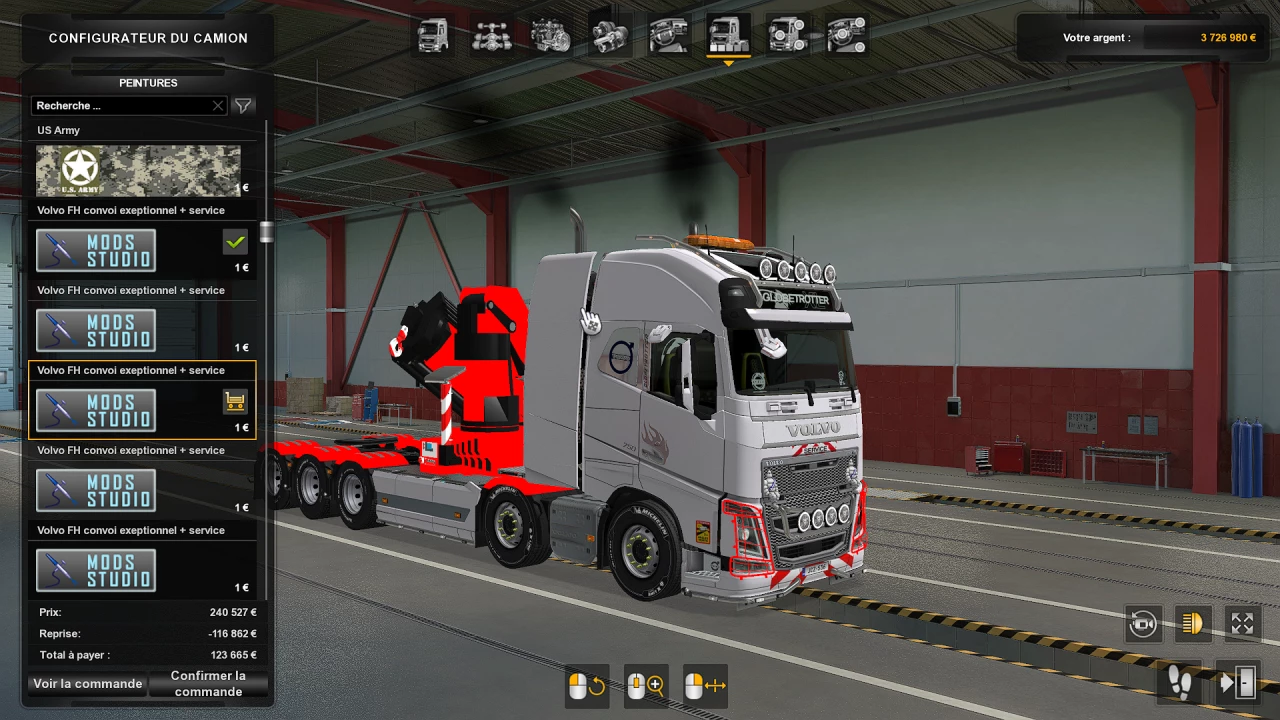Exit the configurator via the door icon
Image resolution: width=1280 pixels, height=720 pixels.
click(x=1236, y=684)
